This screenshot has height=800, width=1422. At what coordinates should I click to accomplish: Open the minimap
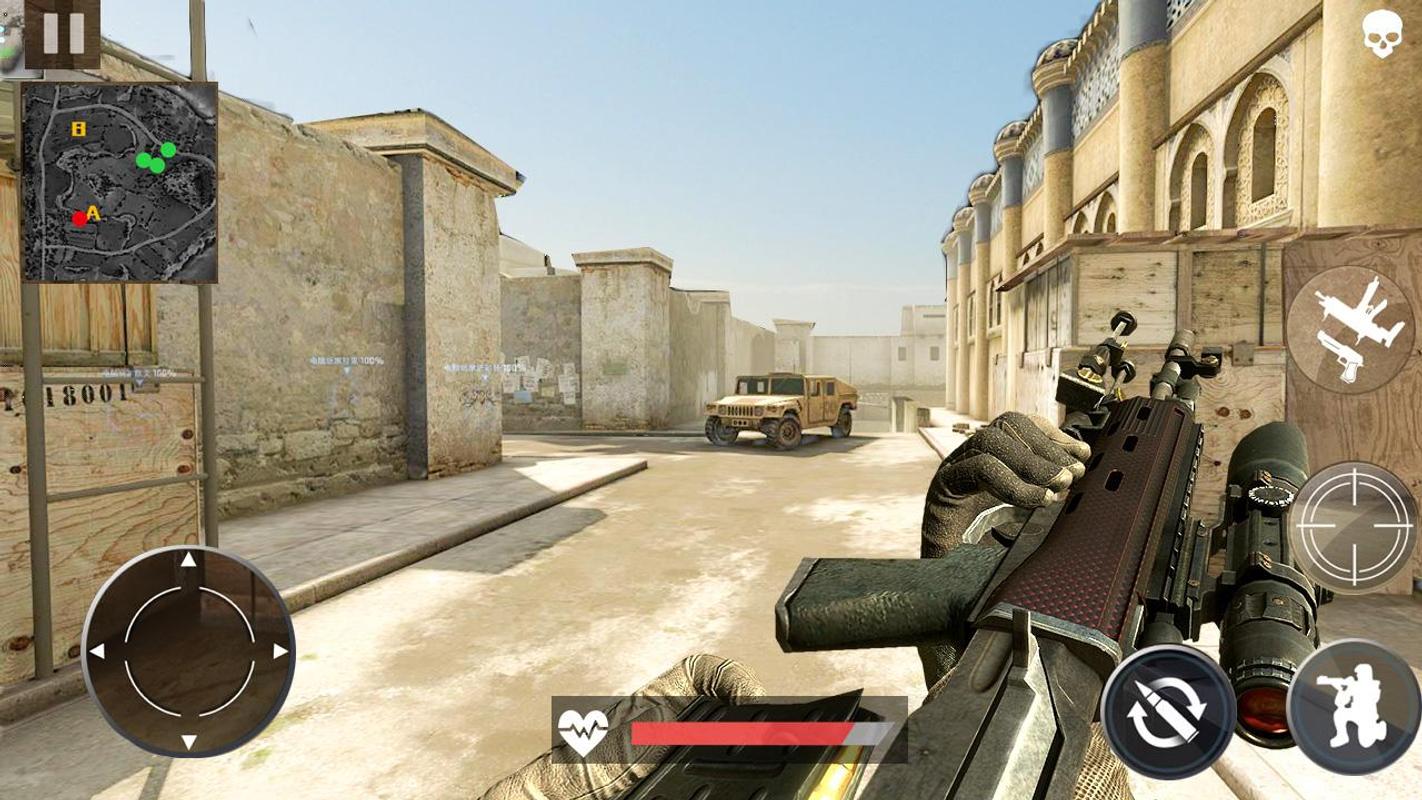click(x=119, y=181)
